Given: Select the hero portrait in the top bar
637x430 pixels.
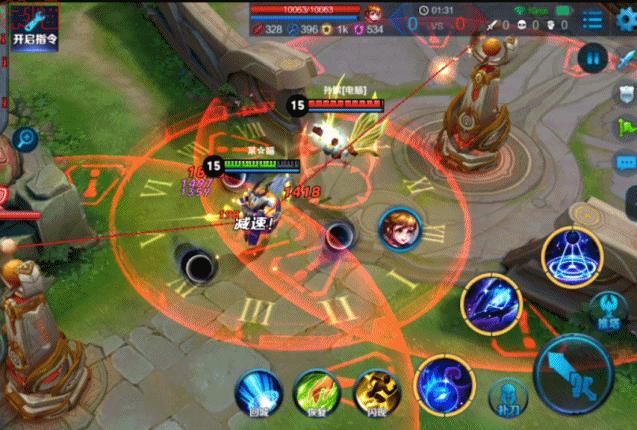Looking at the screenshot, I should click(375, 13).
